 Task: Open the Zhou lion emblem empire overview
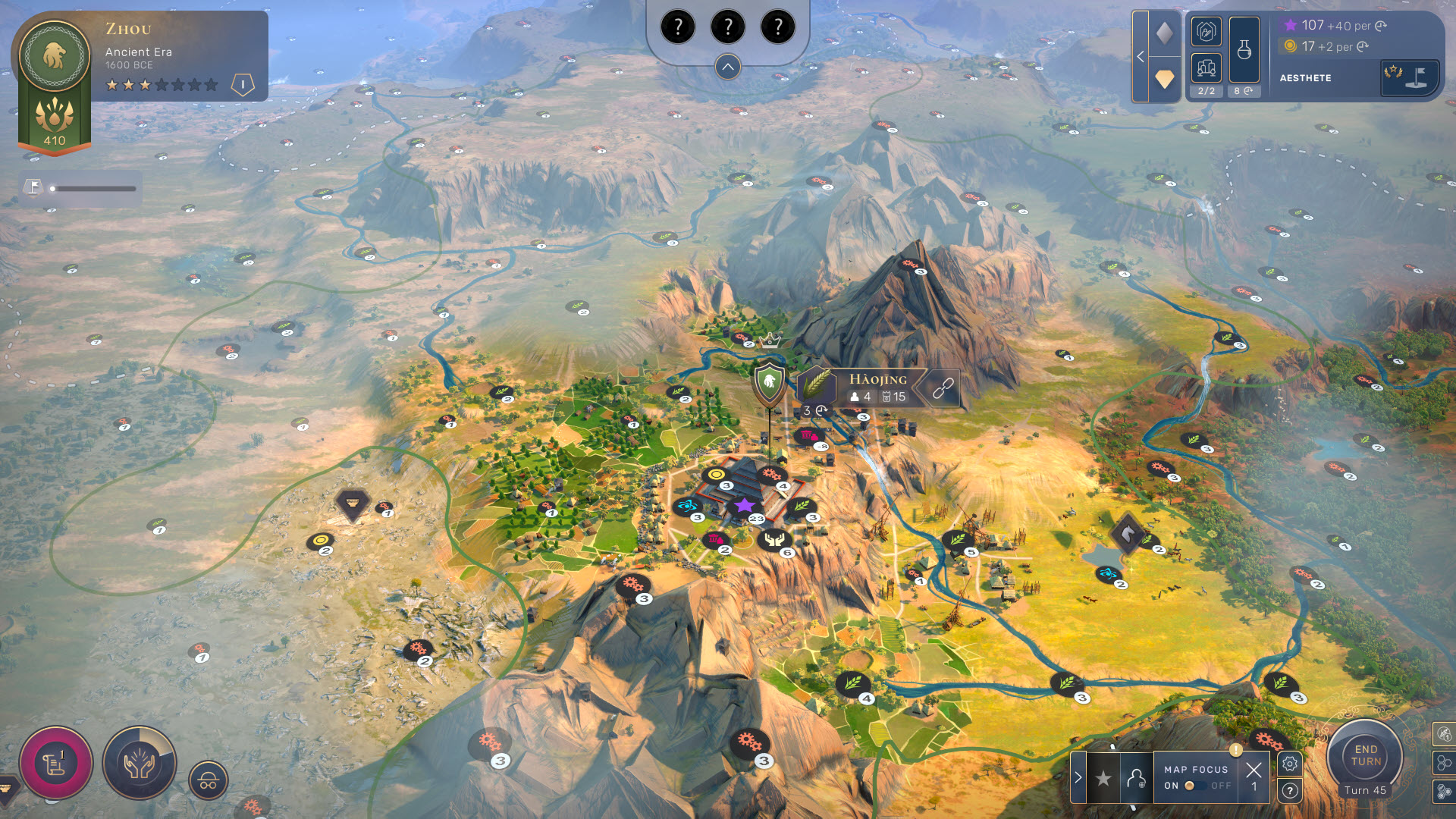(x=55, y=56)
